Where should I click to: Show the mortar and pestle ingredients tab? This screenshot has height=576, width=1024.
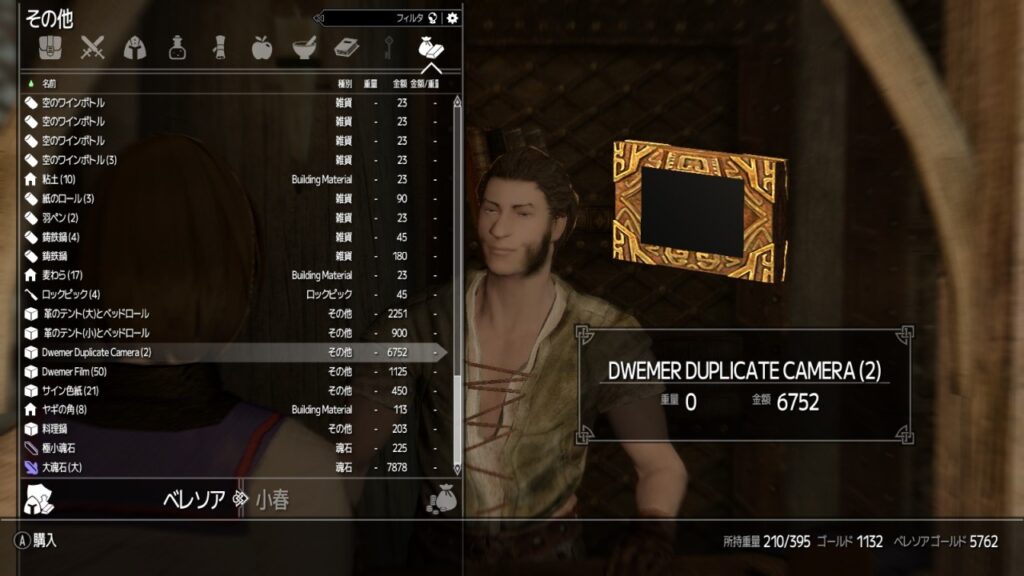pyautogui.click(x=304, y=47)
